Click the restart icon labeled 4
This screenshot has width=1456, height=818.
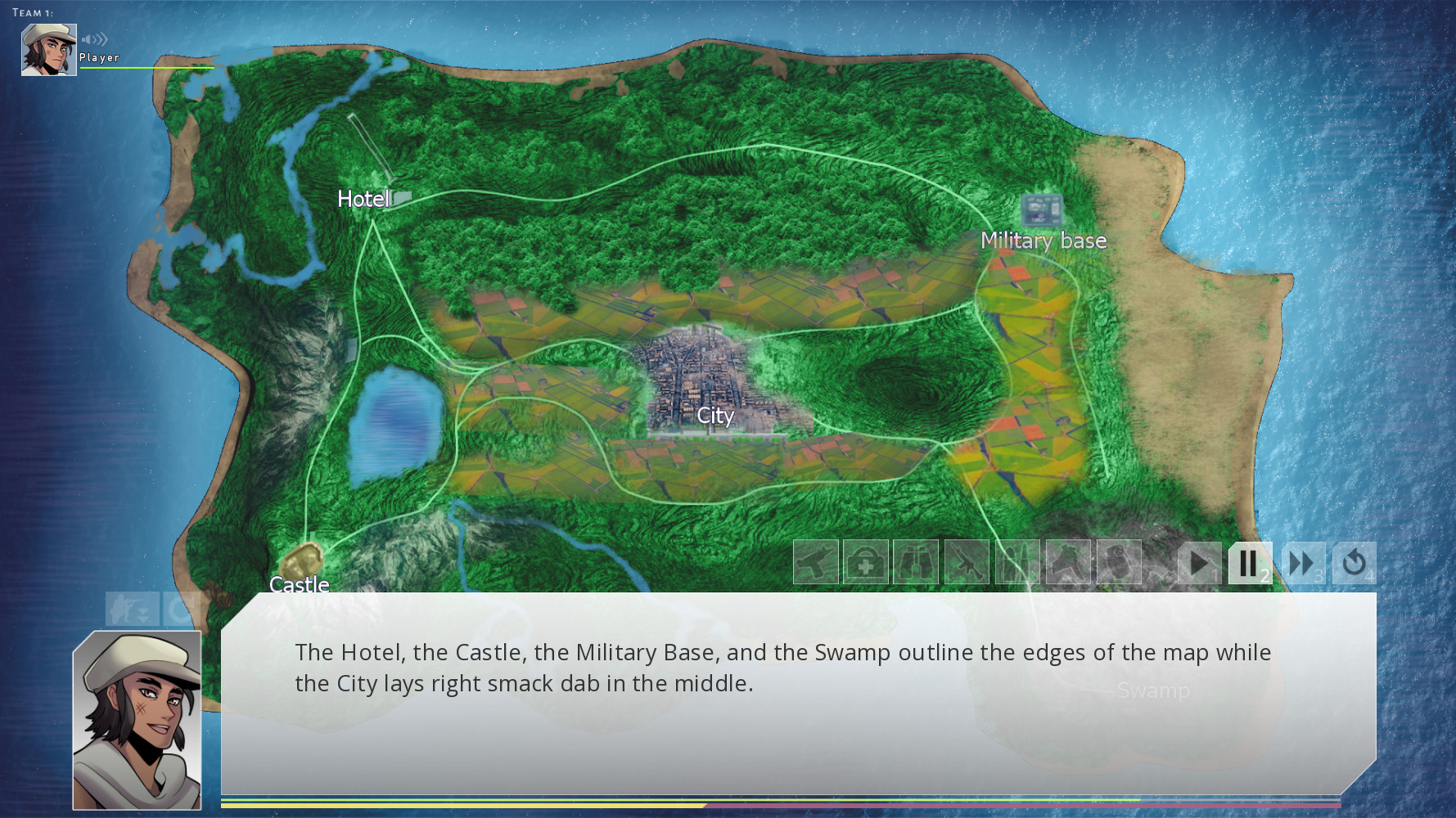pos(1355,562)
